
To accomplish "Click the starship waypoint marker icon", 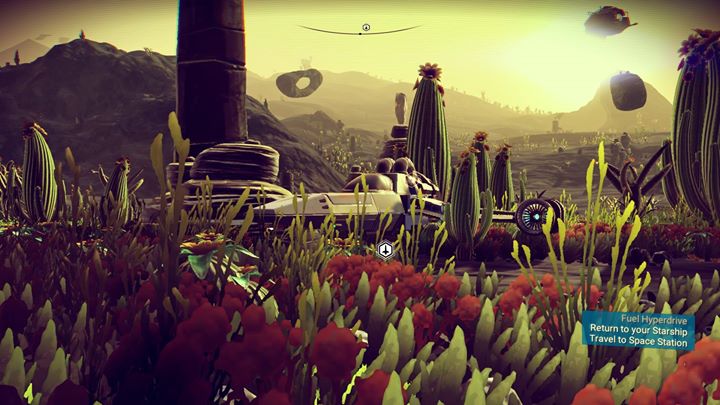I will coord(385,250).
